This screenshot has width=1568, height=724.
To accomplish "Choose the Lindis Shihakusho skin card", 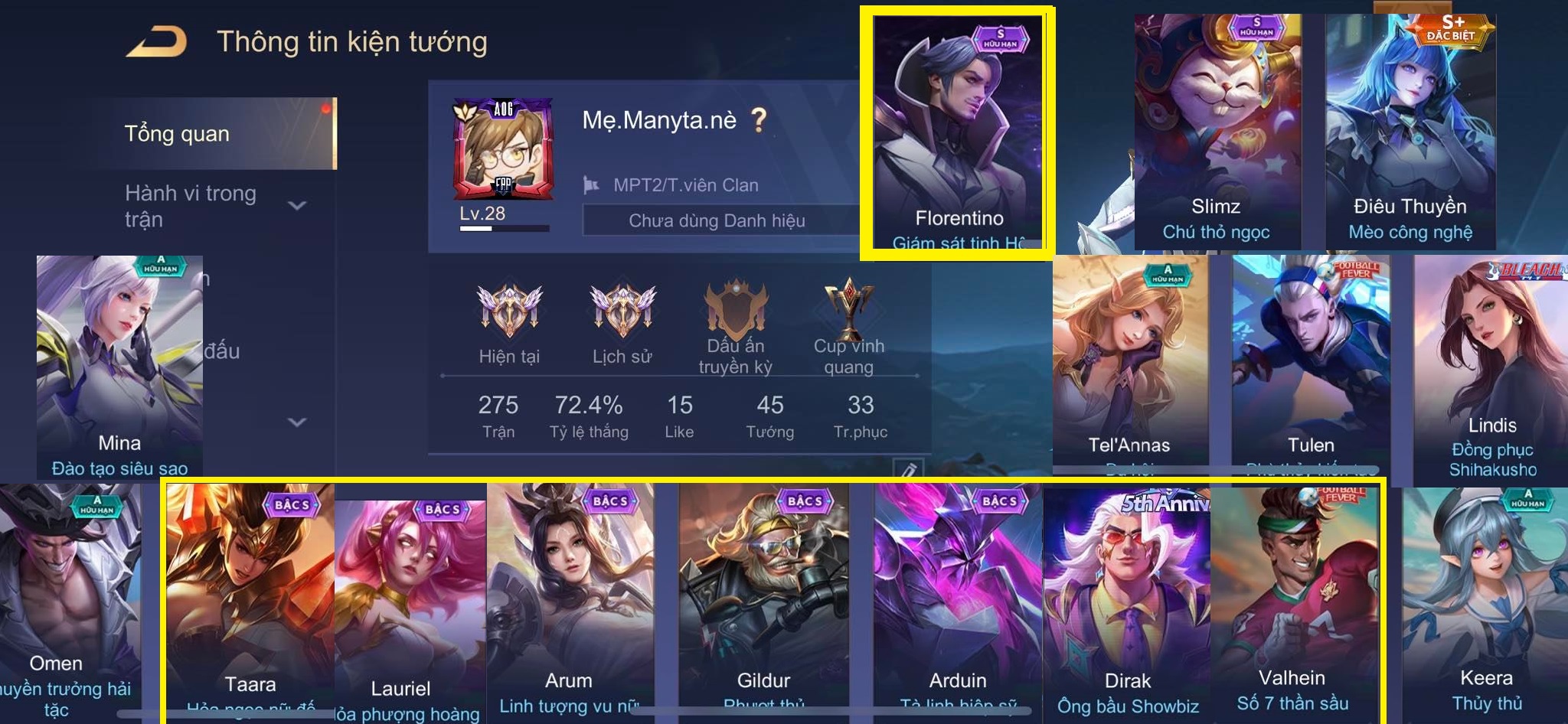I will pos(1491,367).
